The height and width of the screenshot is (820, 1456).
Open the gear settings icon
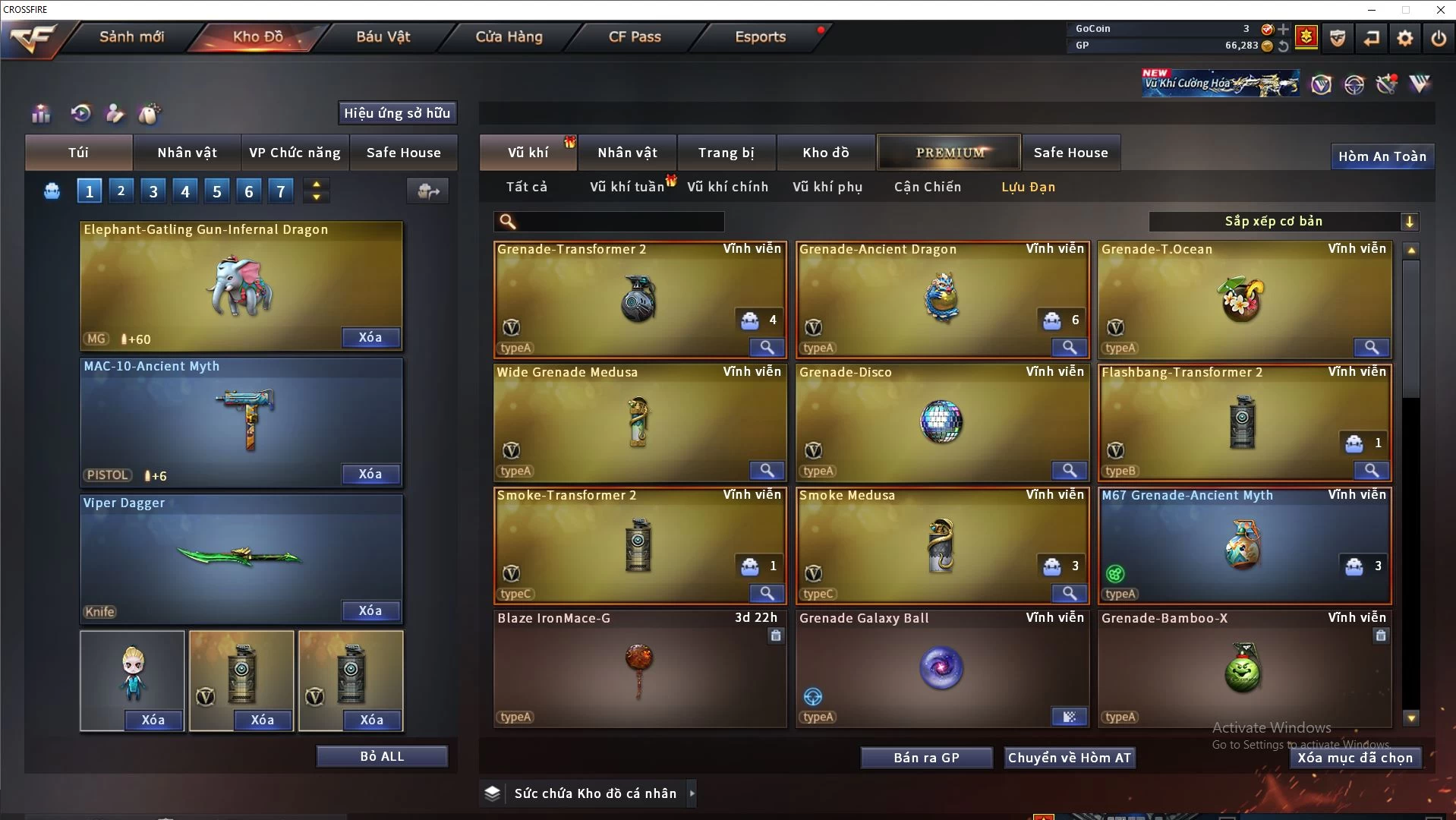(1405, 38)
